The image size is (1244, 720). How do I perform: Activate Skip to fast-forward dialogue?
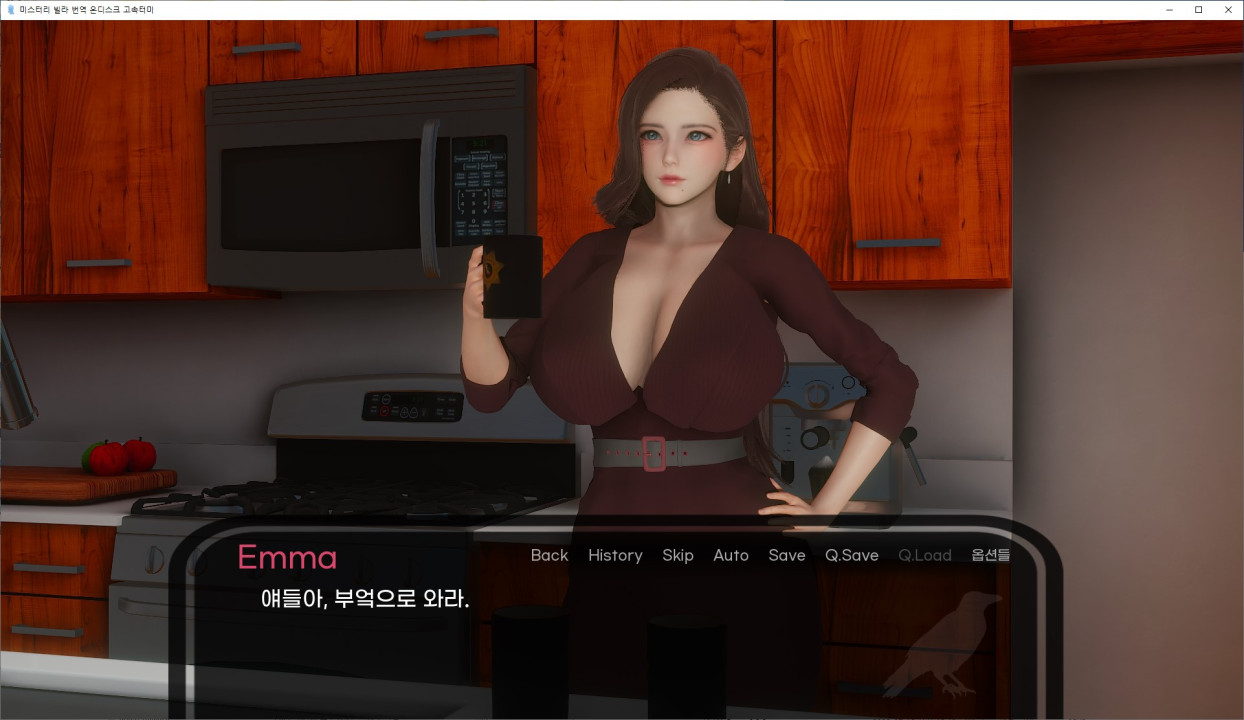tap(677, 555)
